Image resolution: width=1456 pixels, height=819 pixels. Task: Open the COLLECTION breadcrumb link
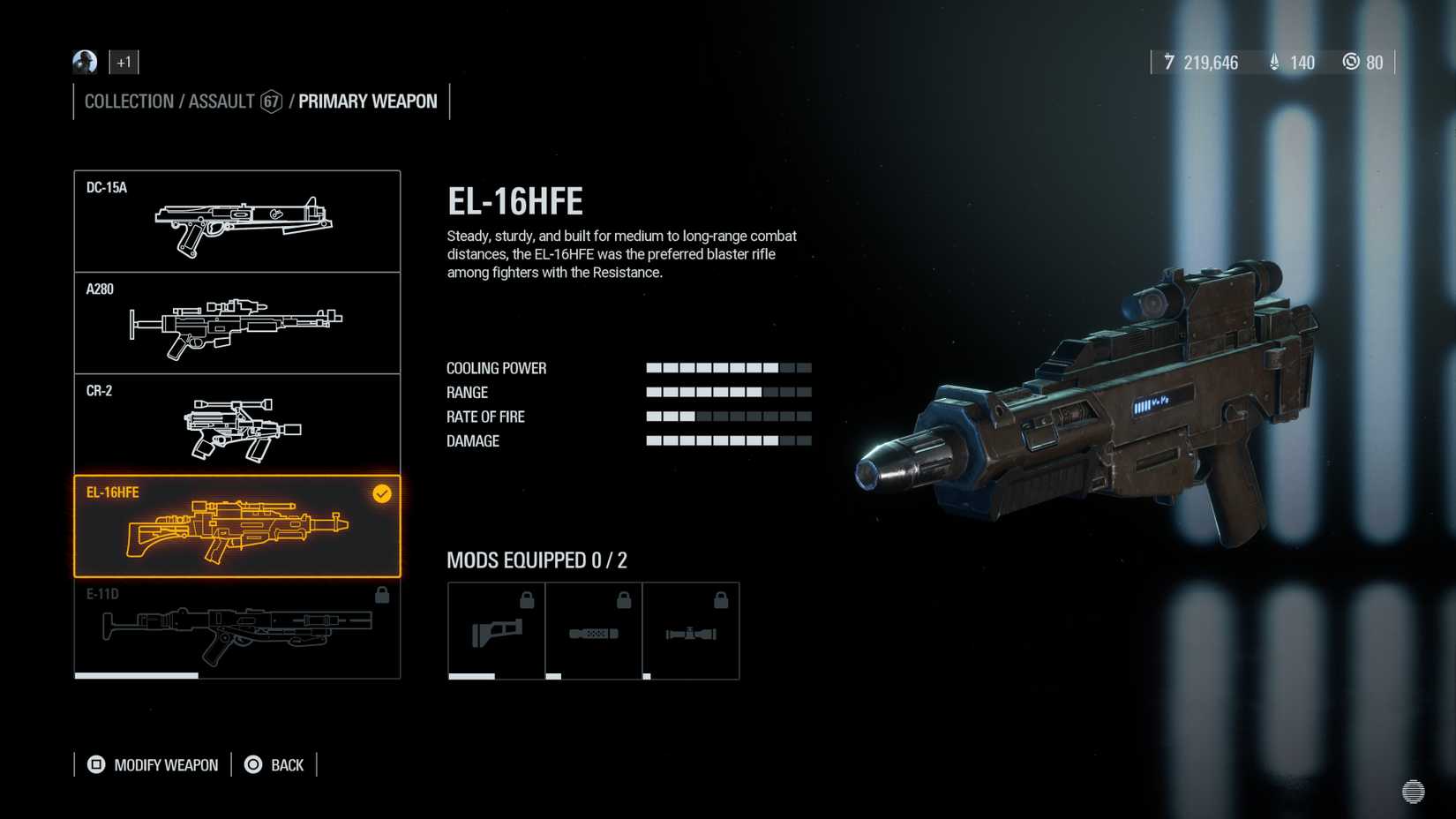pyautogui.click(x=129, y=101)
